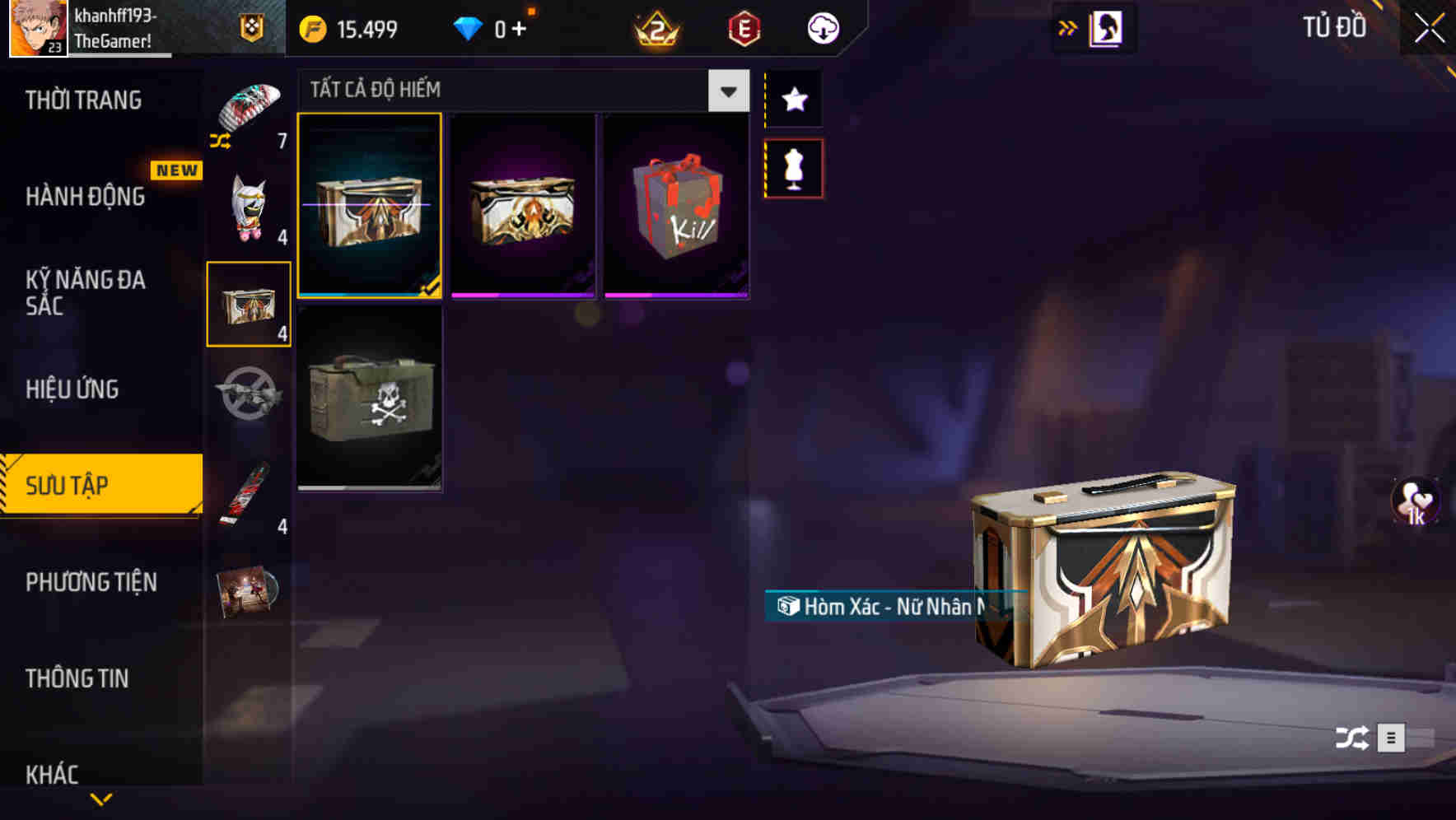Select the red E badge icon

pyautogui.click(x=744, y=27)
